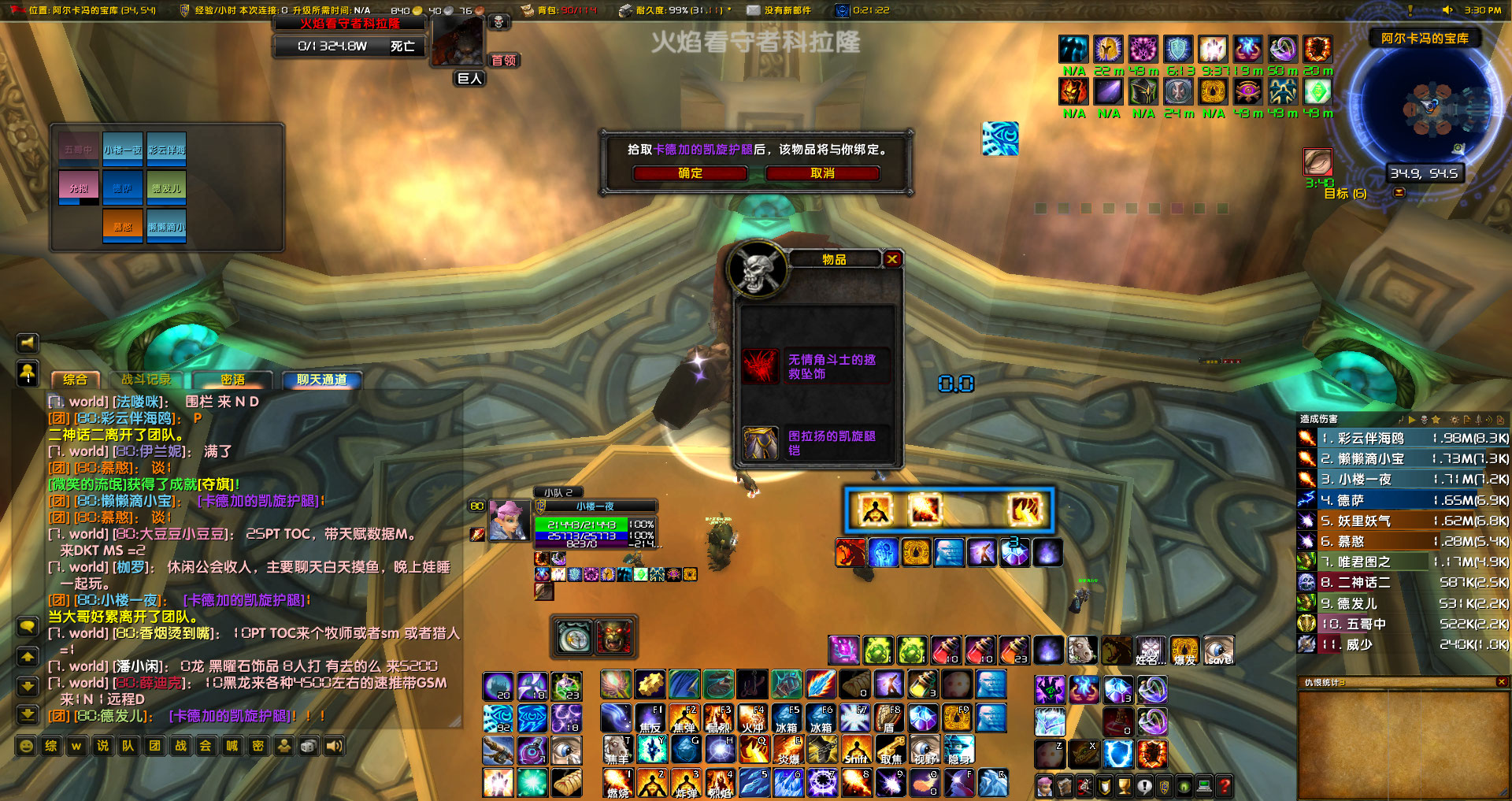Close the 物品 loot window
The width and height of the screenshot is (1512, 801).
point(892,259)
